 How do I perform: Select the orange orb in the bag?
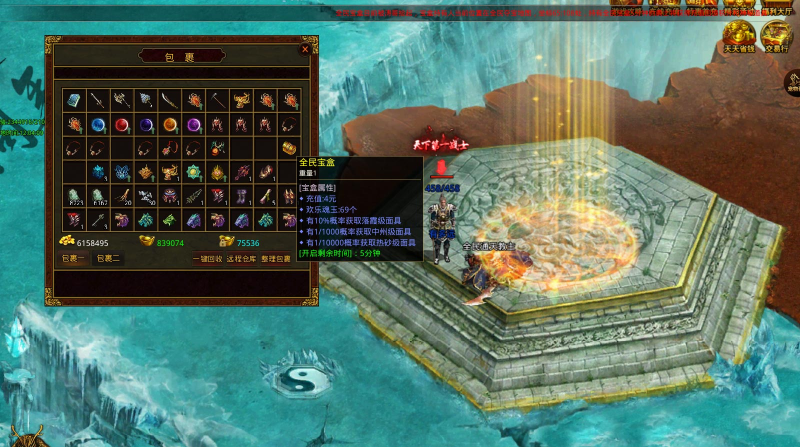tap(170, 124)
